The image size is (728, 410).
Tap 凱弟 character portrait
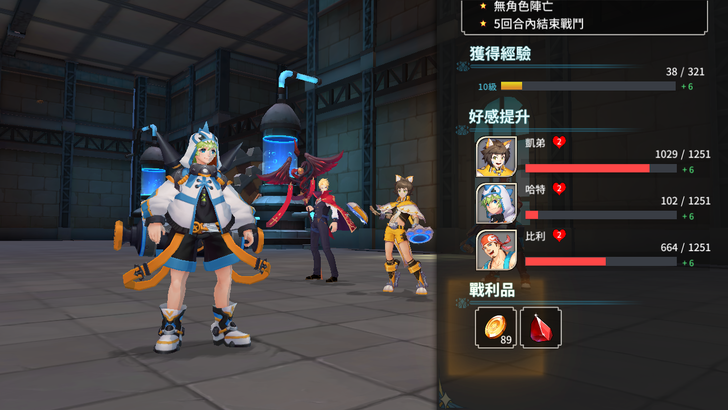point(497,157)
